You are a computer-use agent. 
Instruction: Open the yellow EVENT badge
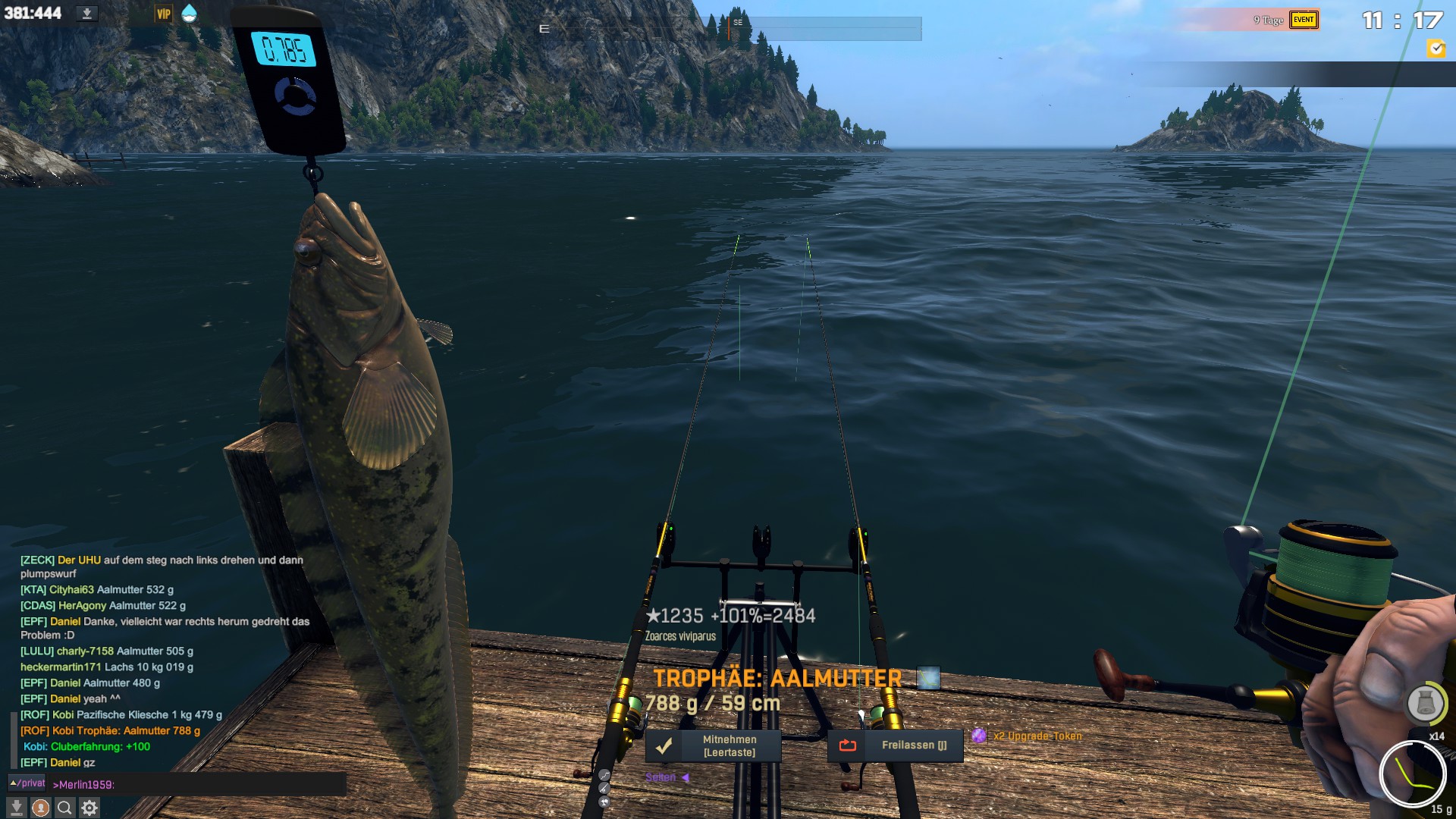point(1304,20)
